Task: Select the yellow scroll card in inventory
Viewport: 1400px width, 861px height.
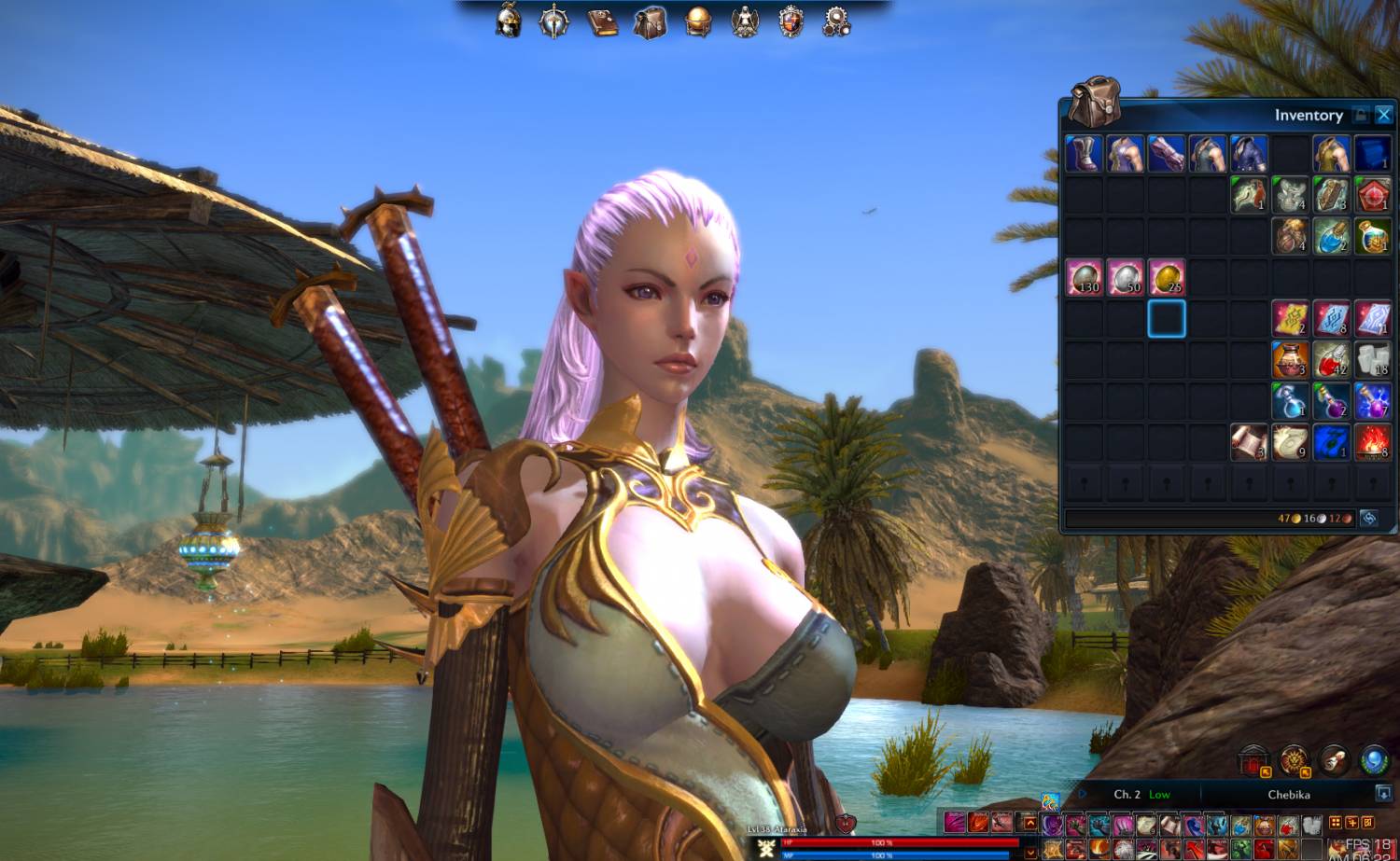Action: click(1290, 318)
